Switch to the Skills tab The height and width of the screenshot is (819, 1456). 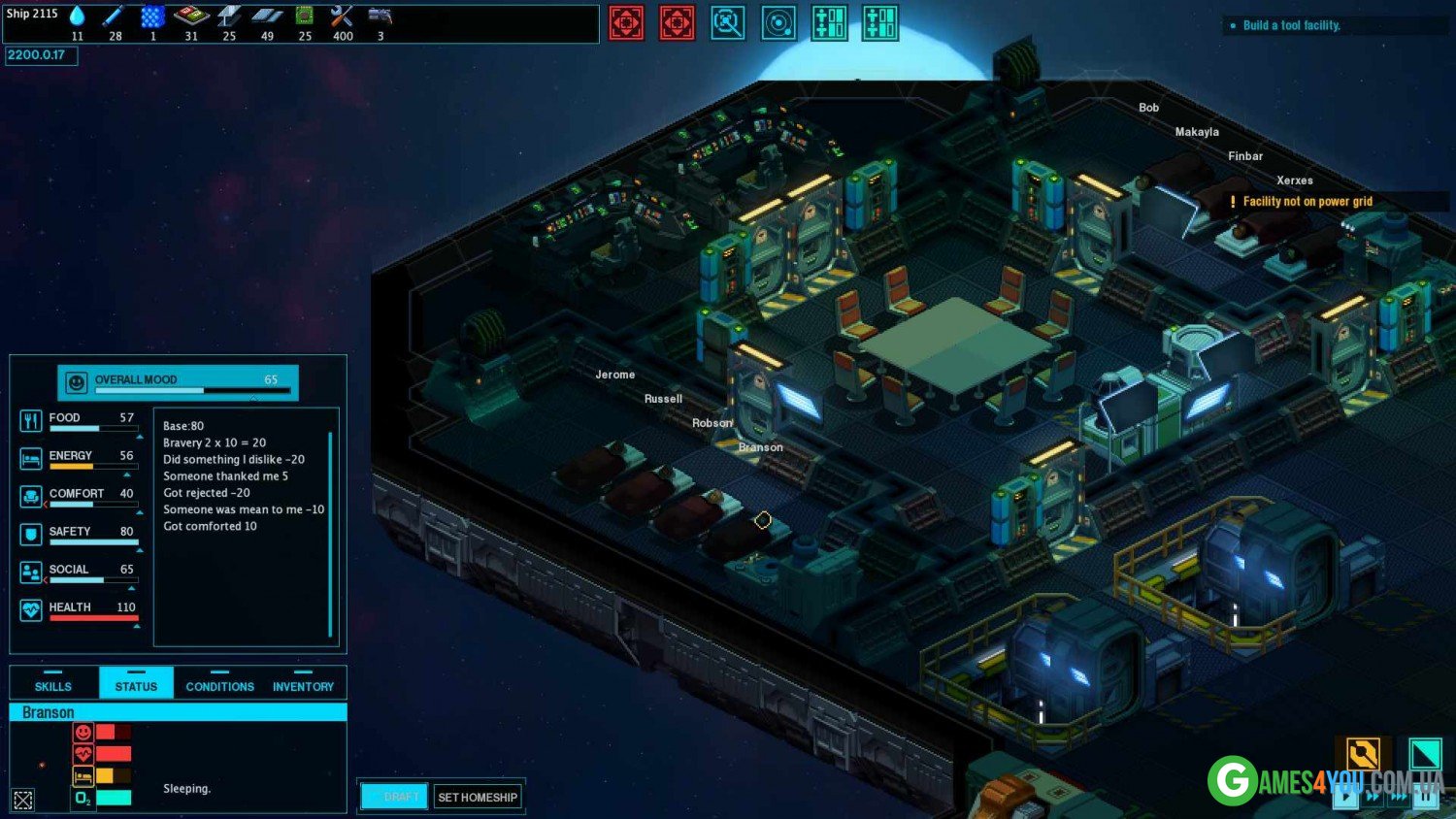(x=53, y=683)
